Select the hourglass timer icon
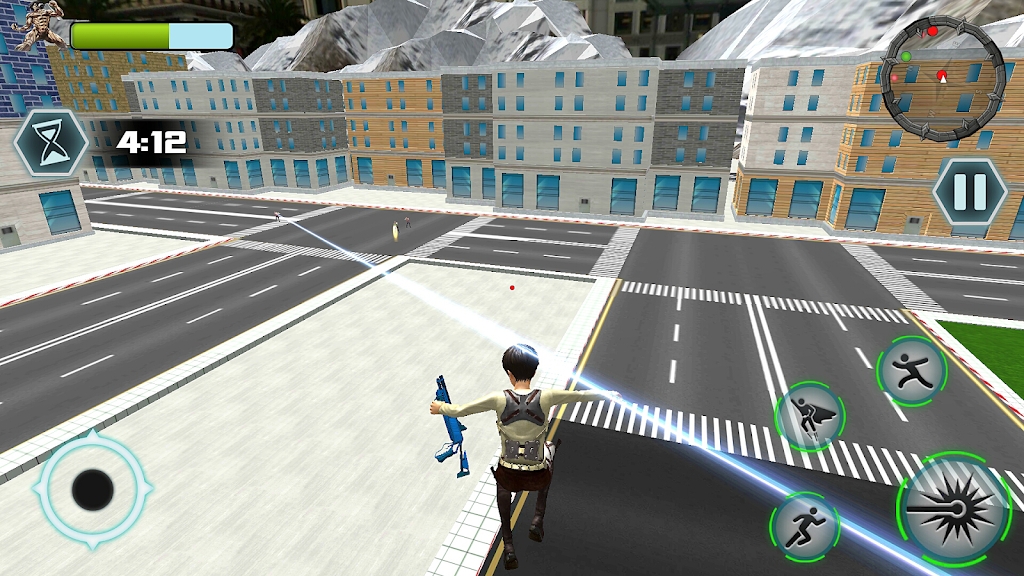1024x576 pixels. [51, 142]
